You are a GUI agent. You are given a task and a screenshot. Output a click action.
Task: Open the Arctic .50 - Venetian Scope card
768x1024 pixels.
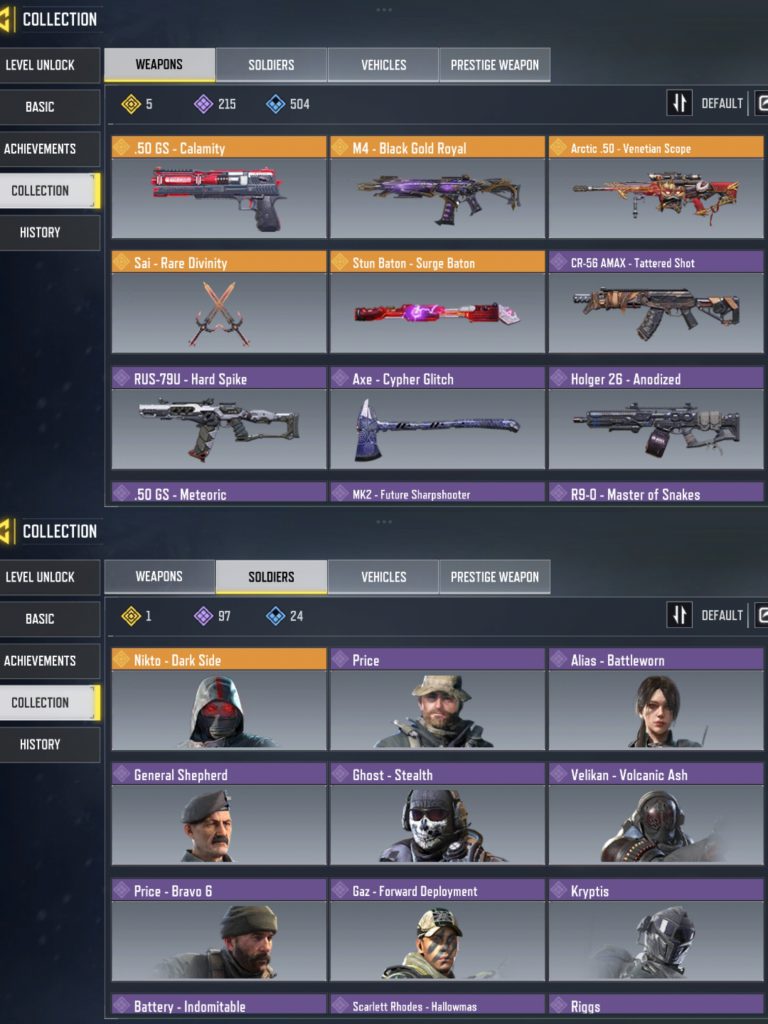click(x=655, y=187)
